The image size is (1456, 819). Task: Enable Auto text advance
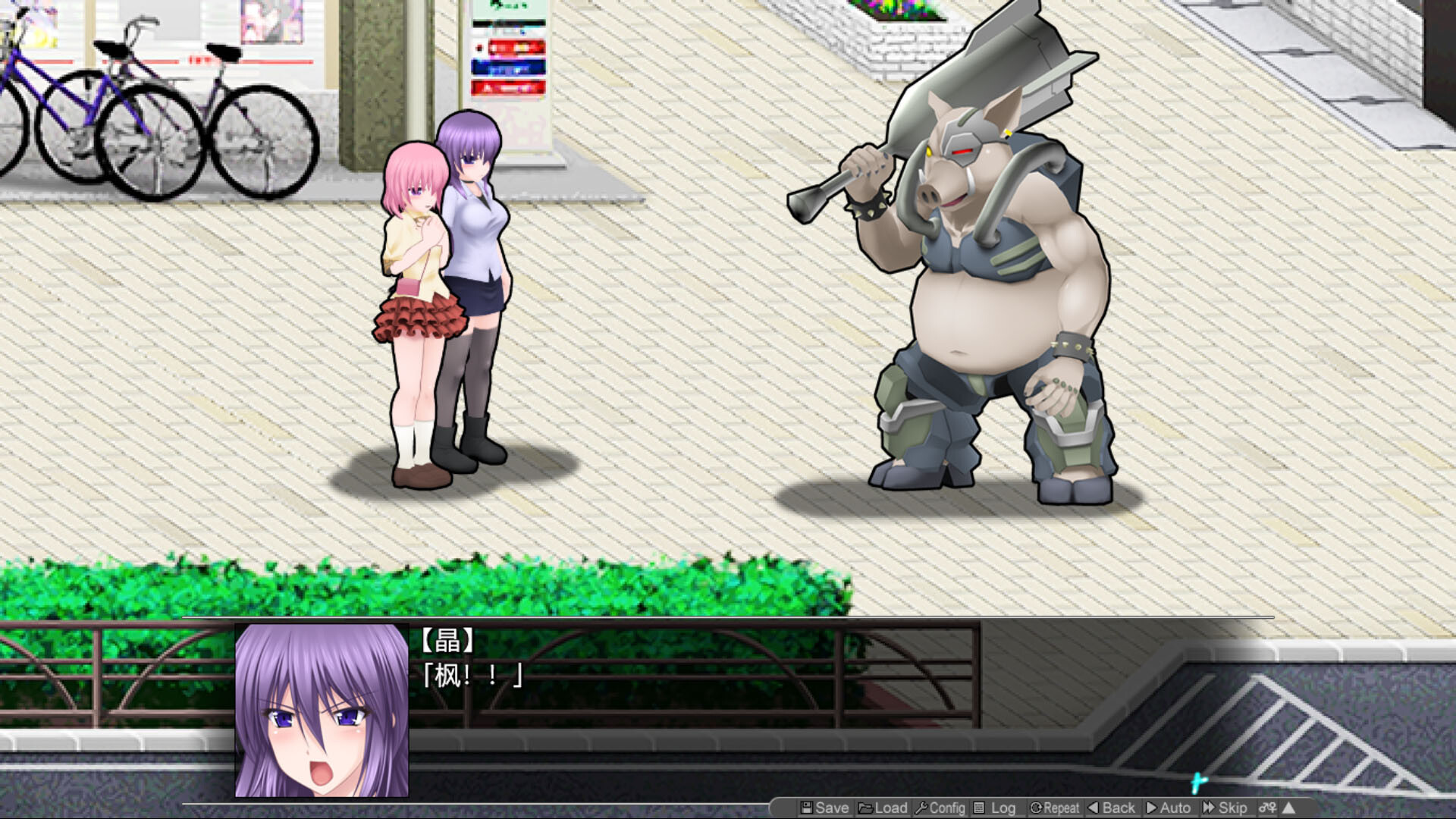click(x=1168, y=808)
